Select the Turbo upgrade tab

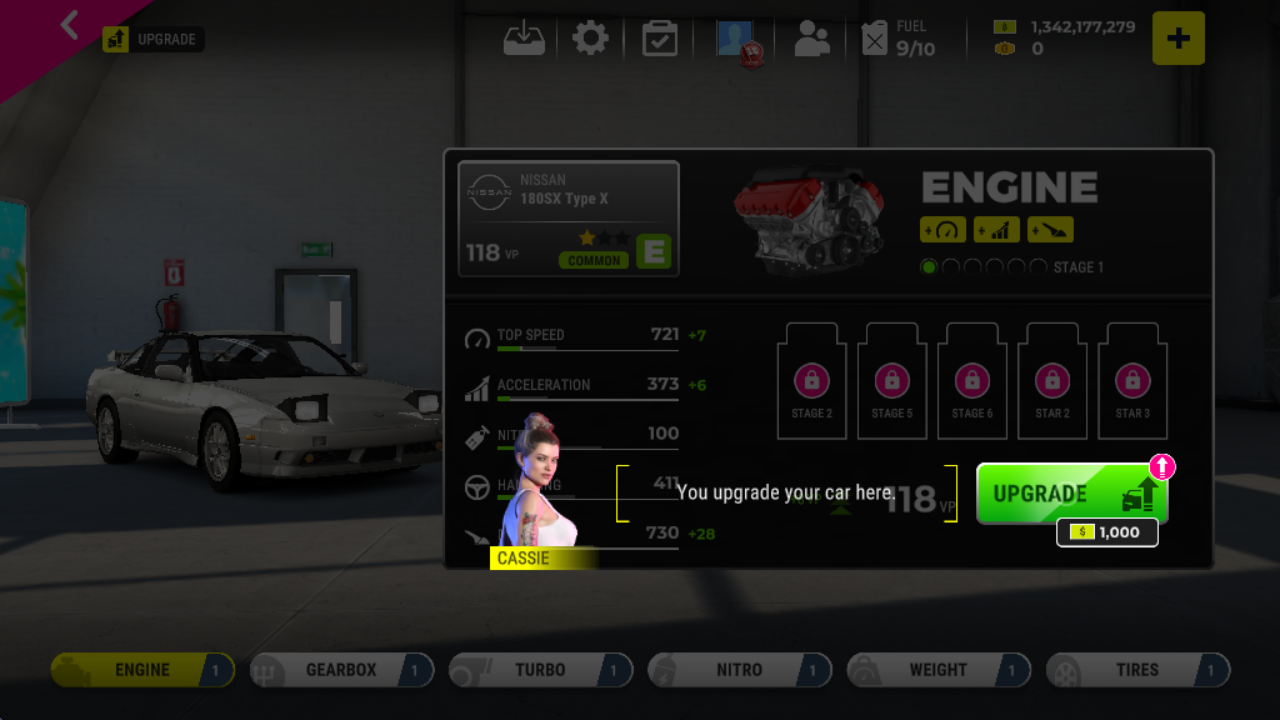(540, 670)
